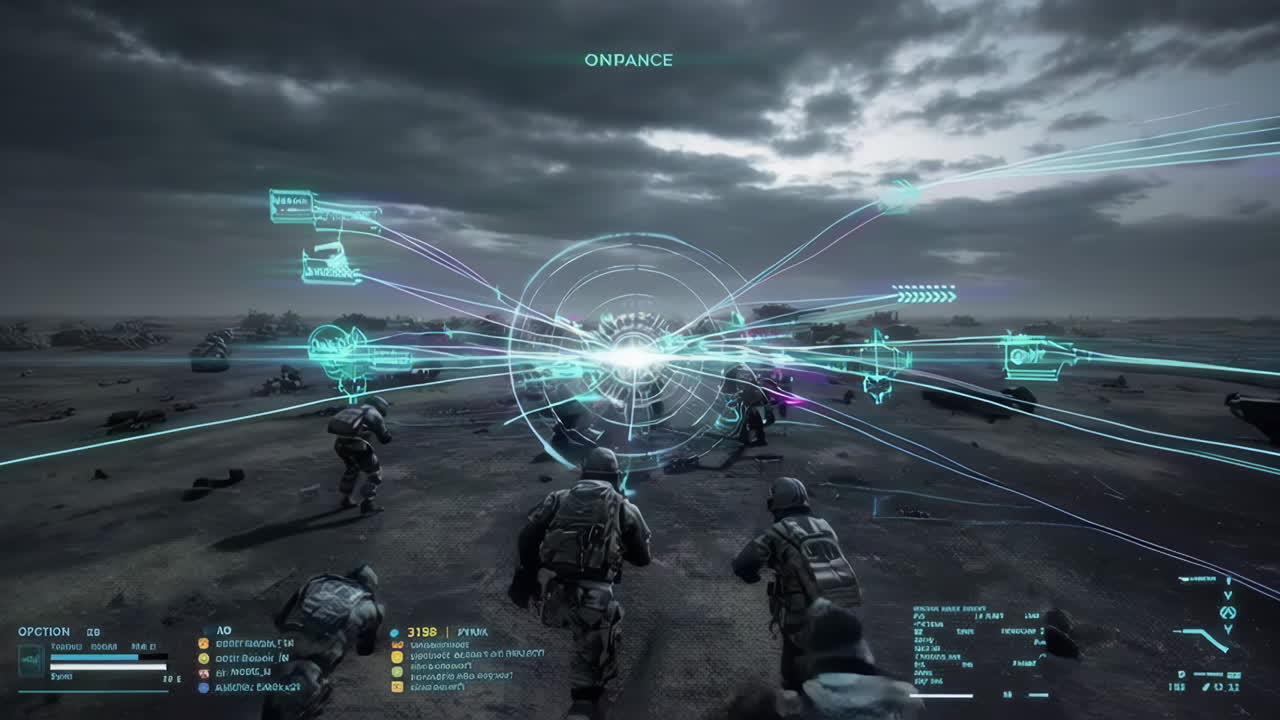The image size is (1280, 720).
Task: Enable the waypoint marker above the right stats panel
Action: tap(1197, 579)
